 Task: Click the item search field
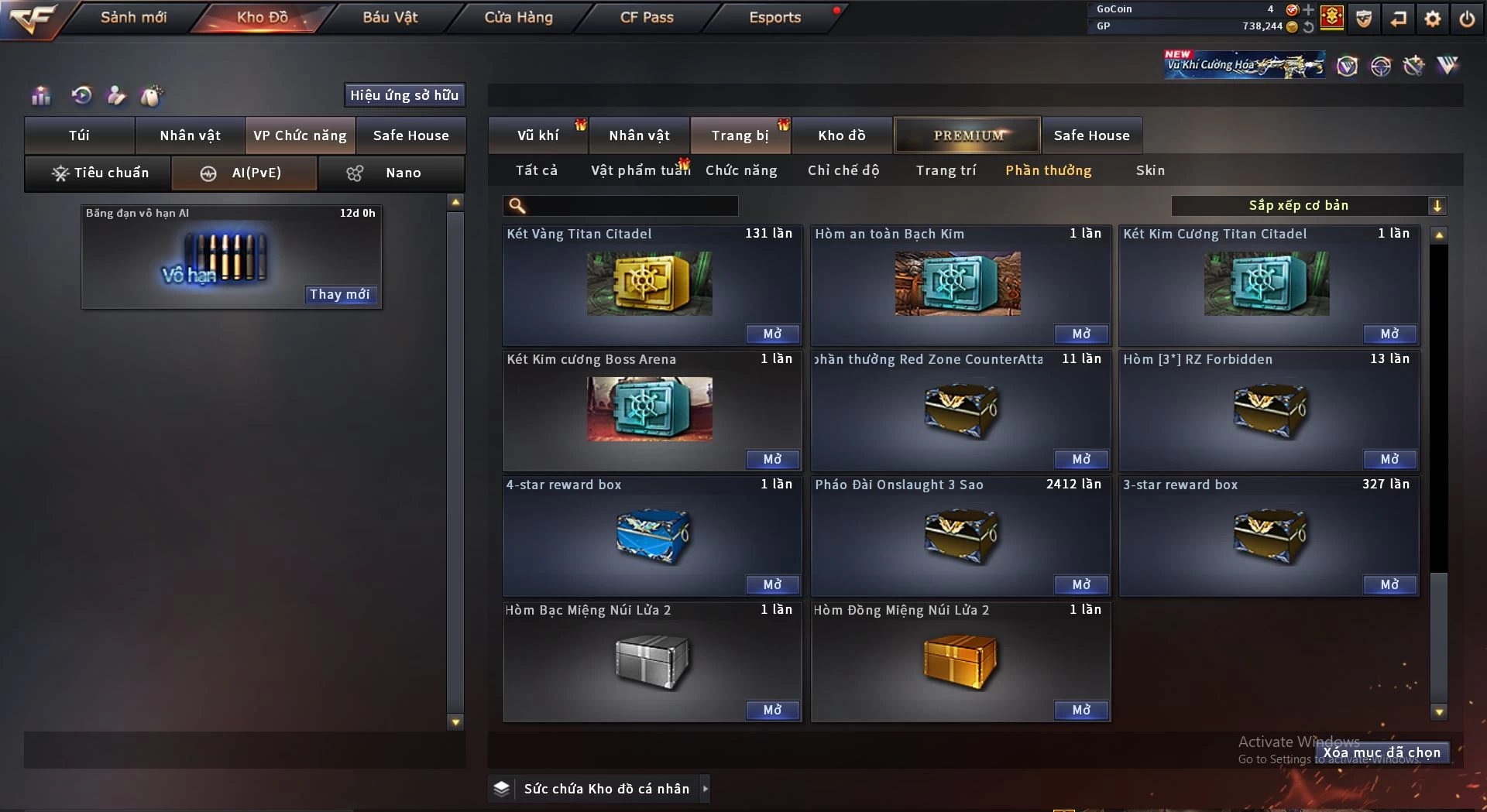631,205
